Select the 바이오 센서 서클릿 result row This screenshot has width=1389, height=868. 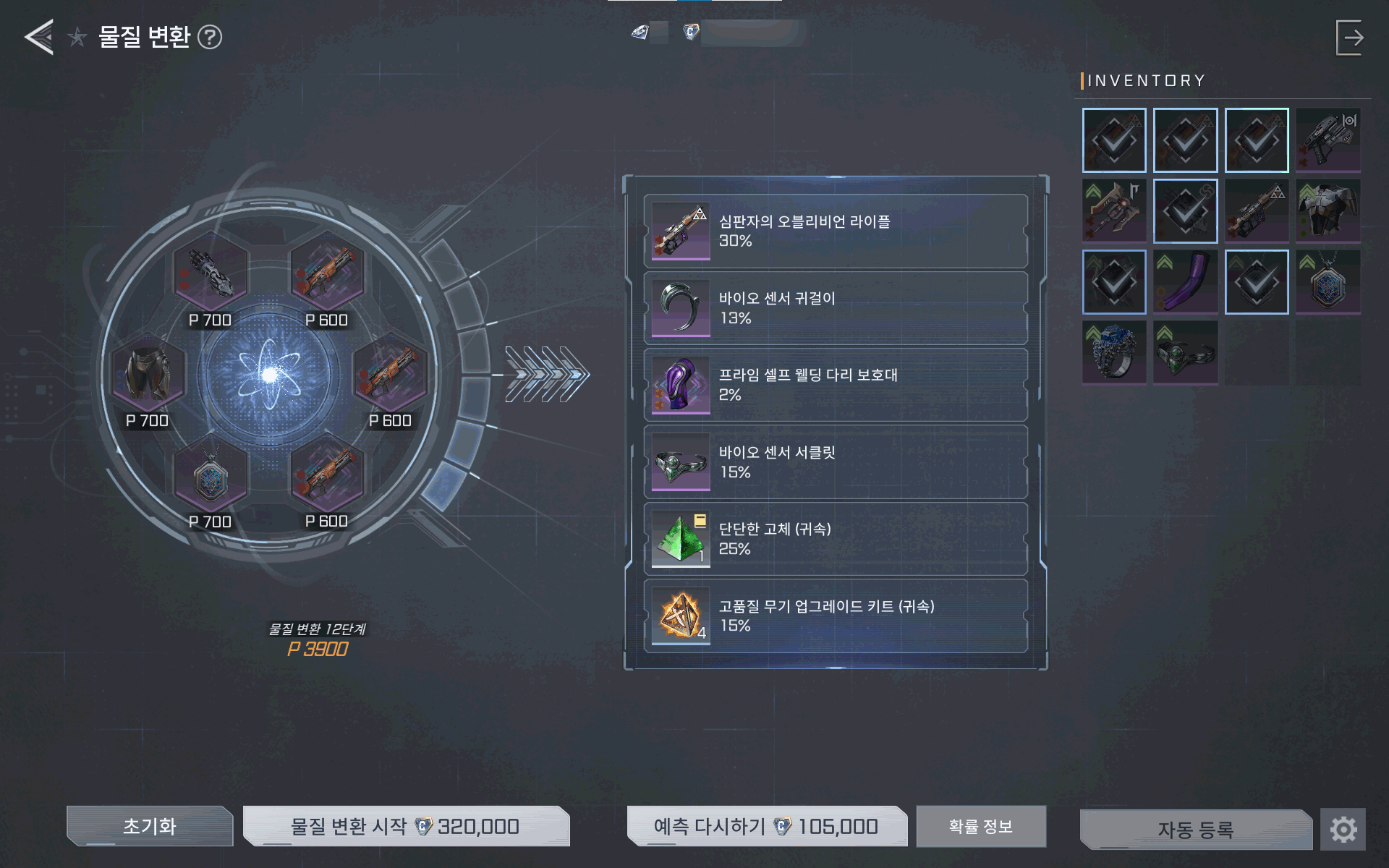pos(836,462)
